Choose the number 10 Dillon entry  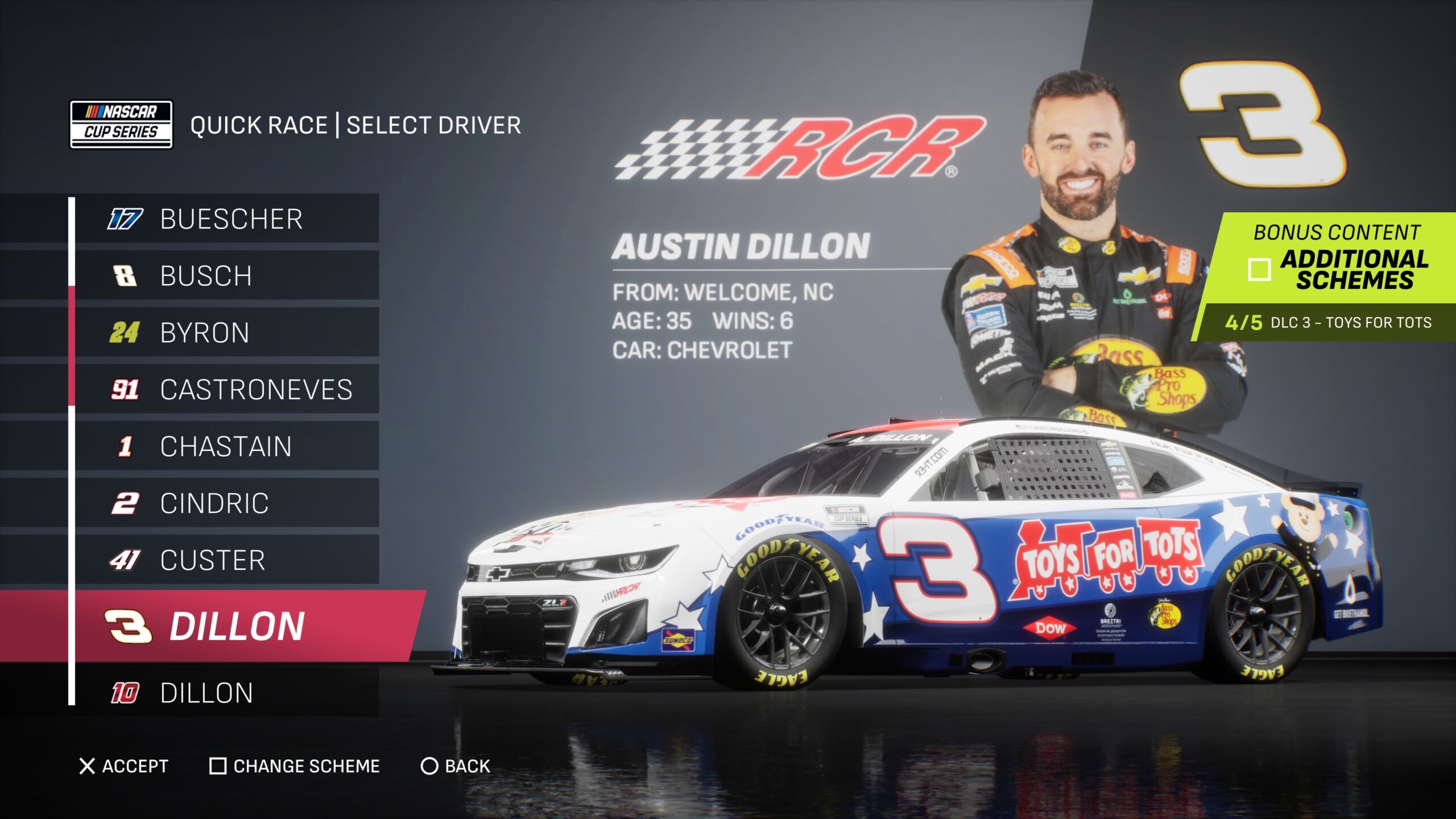pos(227,693)
